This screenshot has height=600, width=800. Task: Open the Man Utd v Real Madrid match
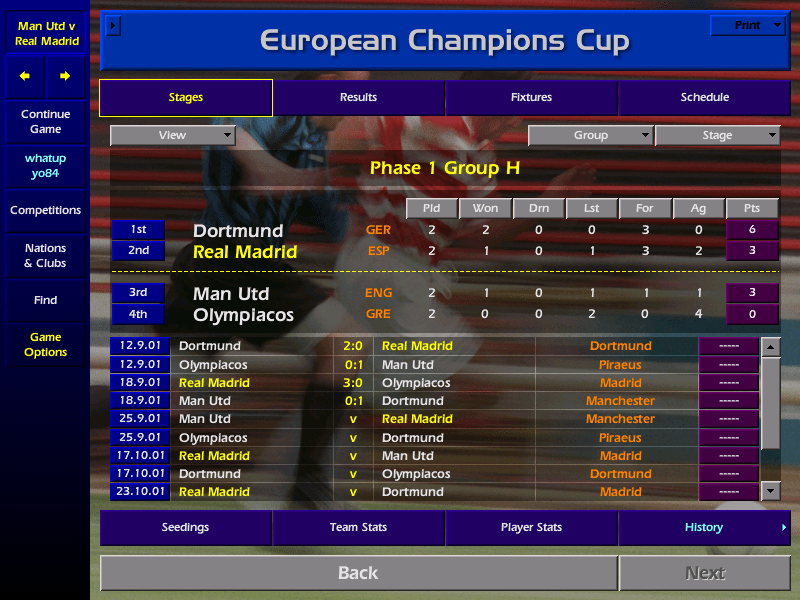tap(46, 33)
